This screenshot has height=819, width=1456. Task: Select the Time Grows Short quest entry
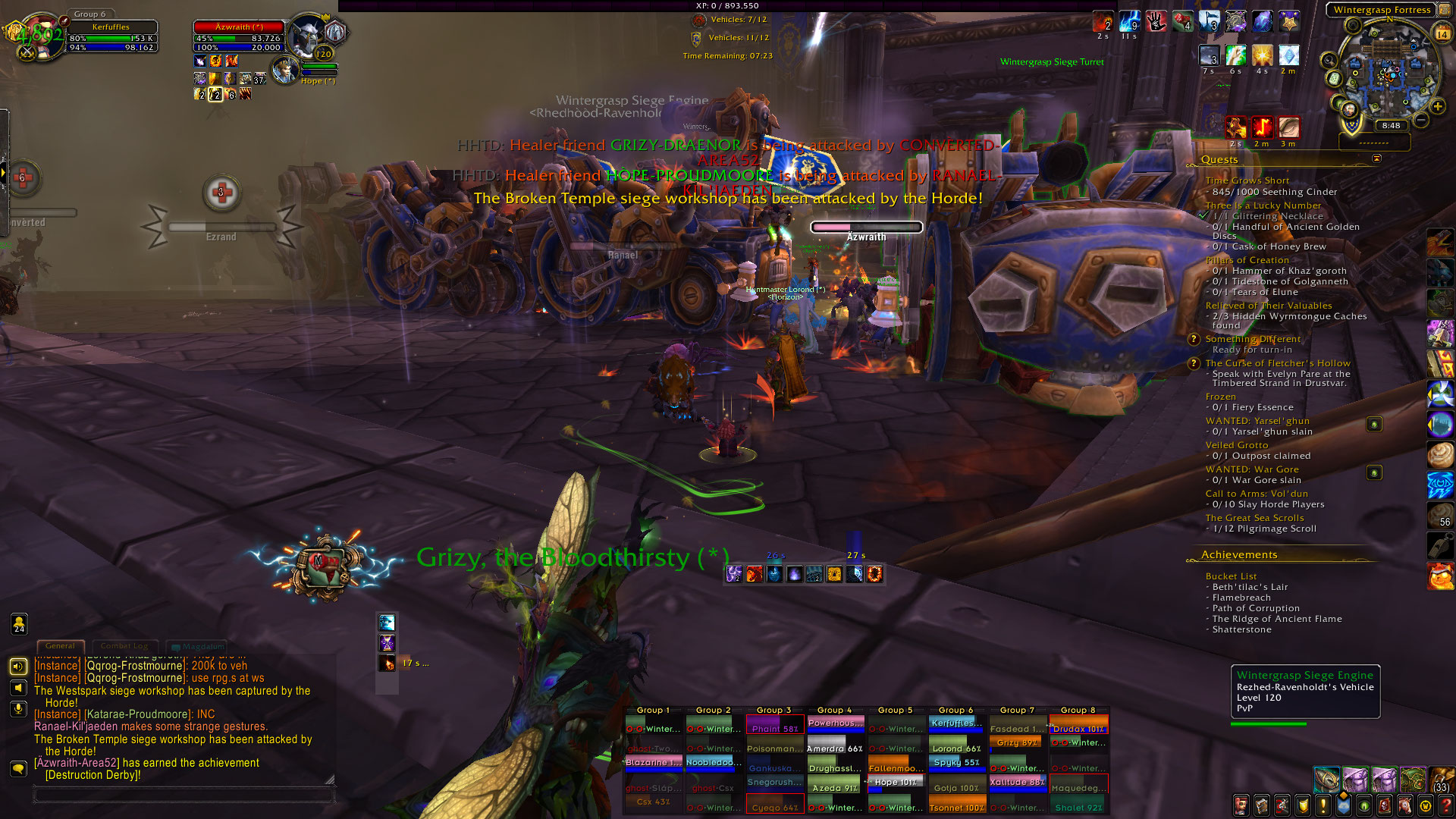[x=1247, y=180]
